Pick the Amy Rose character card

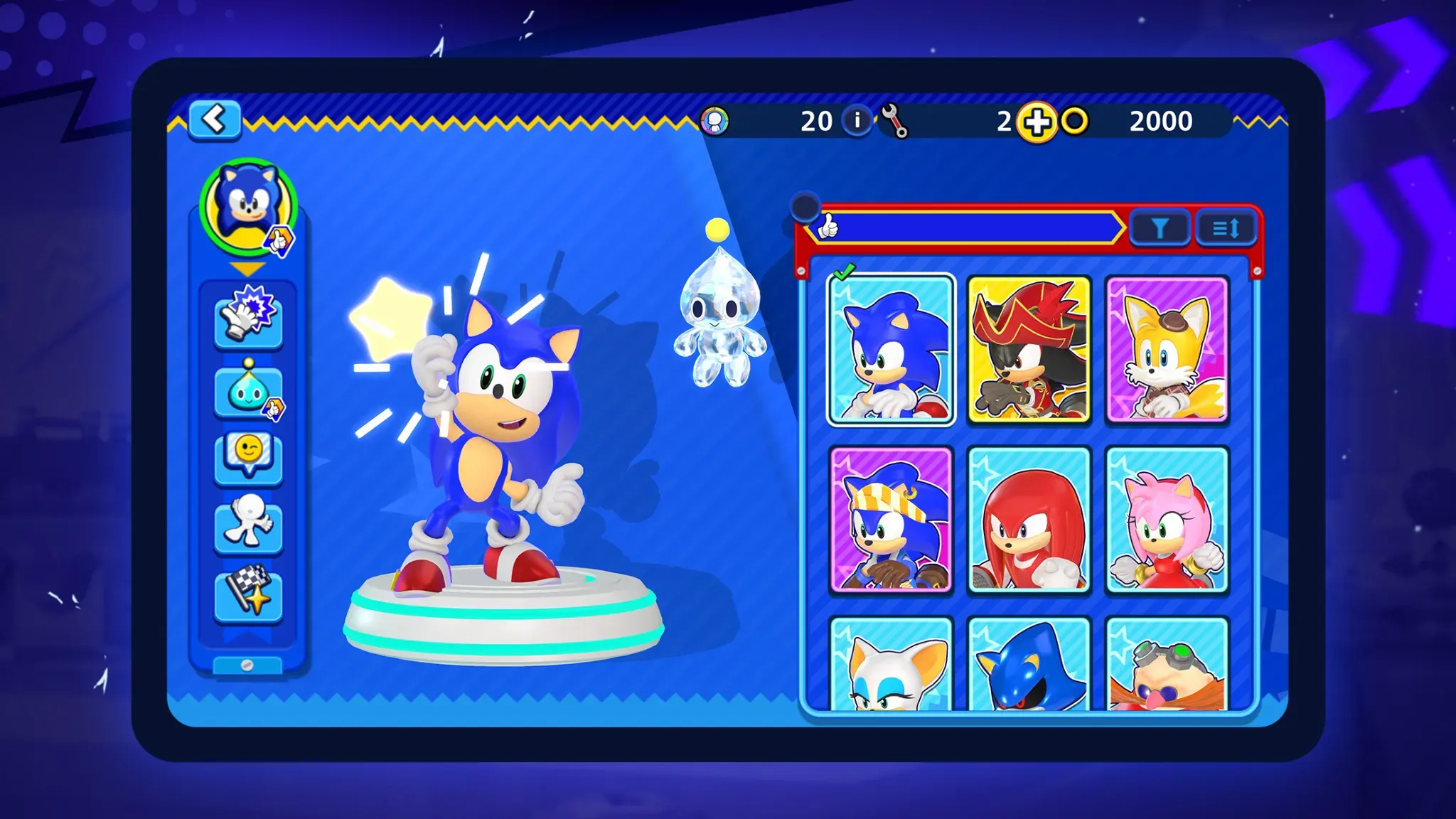(x=1167, y=520)
